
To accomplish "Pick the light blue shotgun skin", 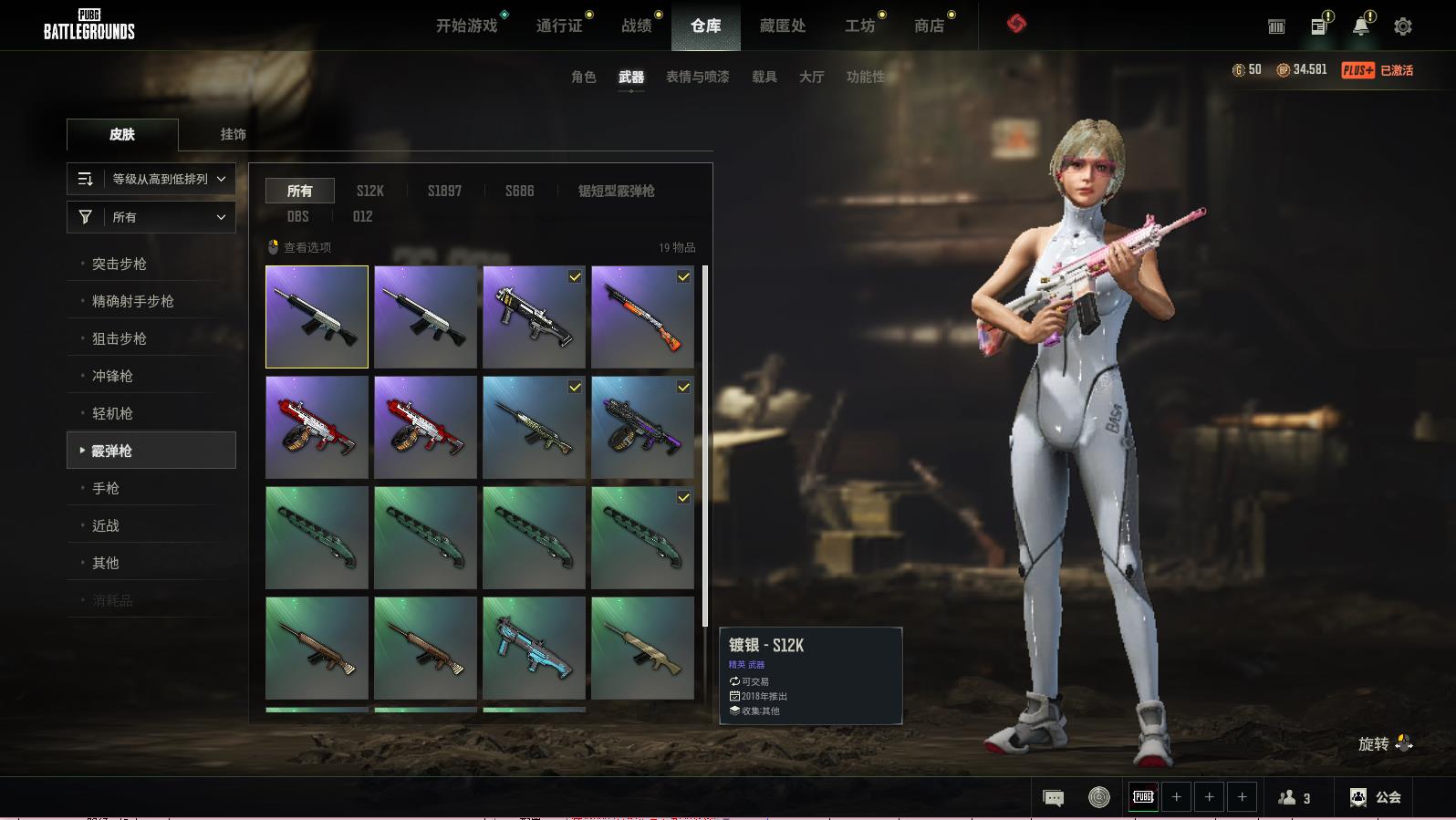I will pyautogui.click(x=534, y=648).
